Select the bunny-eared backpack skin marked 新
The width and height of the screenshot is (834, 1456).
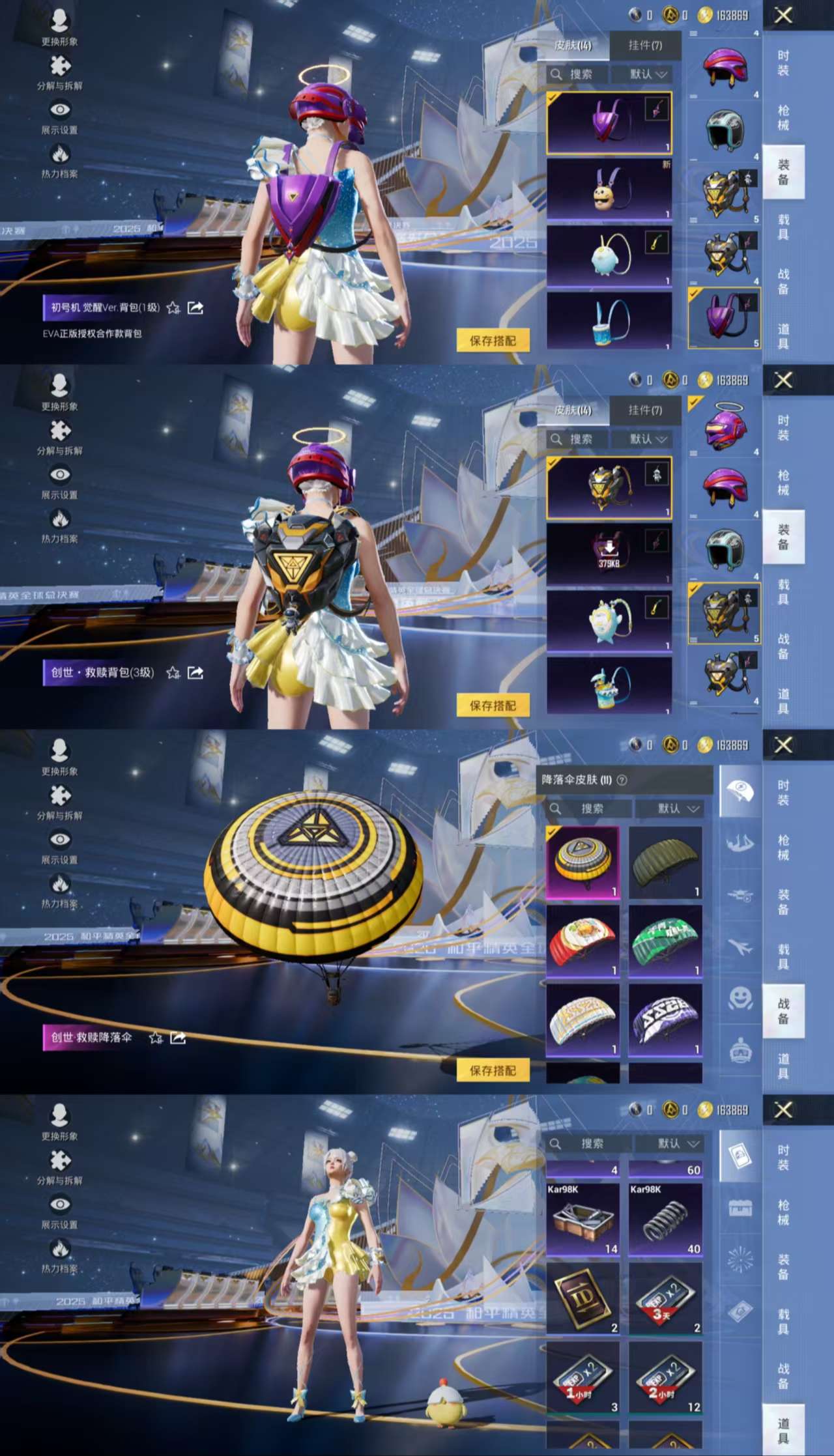(609, 189)
